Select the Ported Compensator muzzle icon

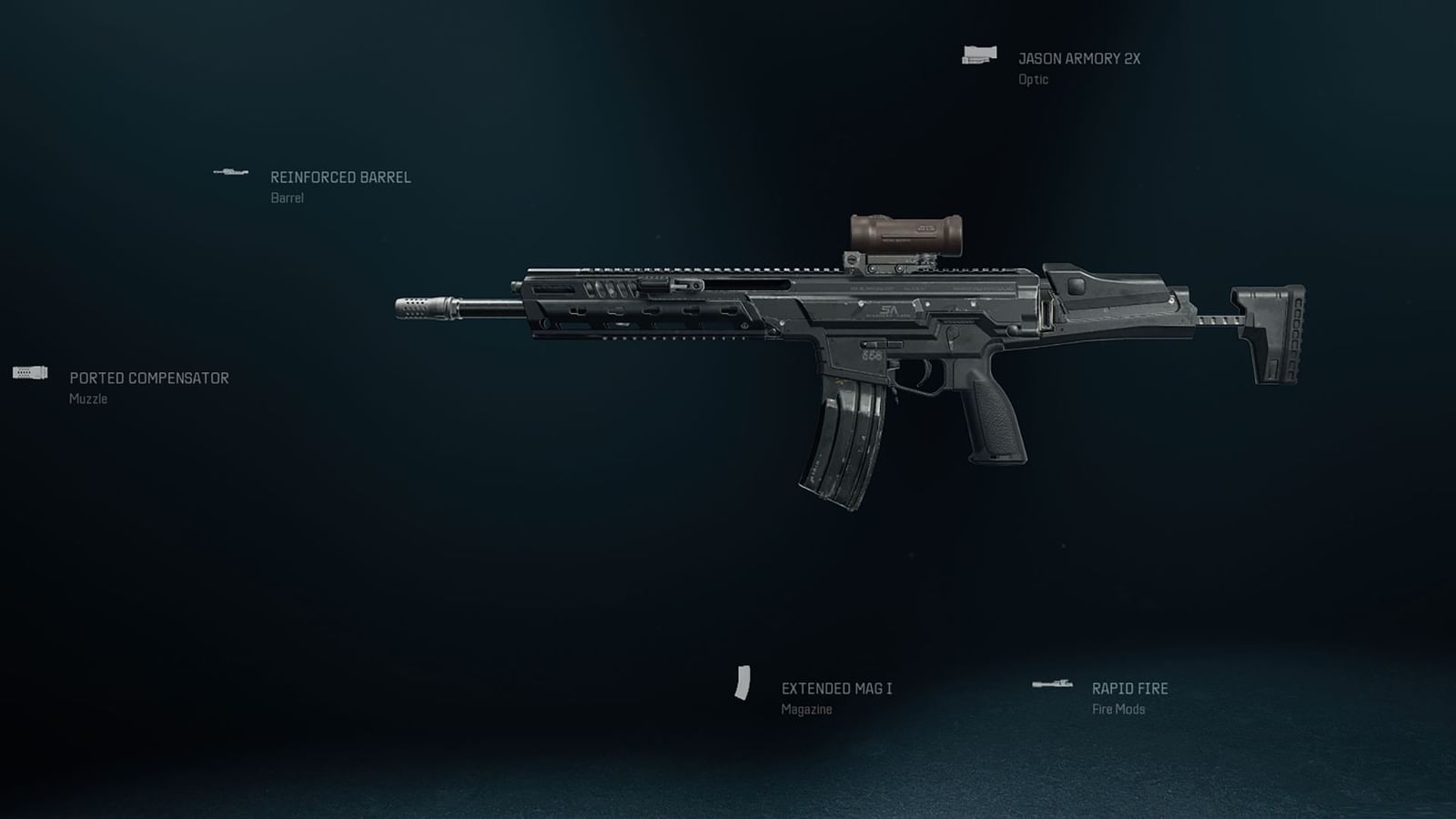pos(27,373)
